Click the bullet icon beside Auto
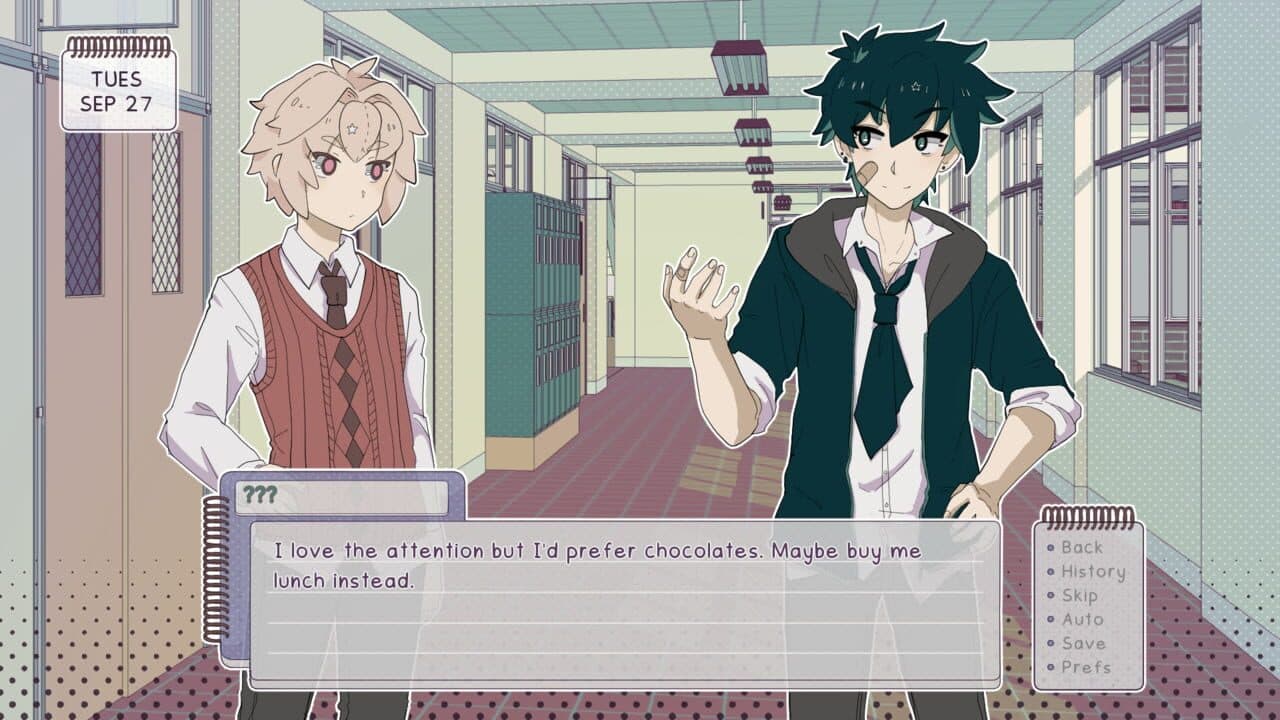 click(1051, 619)
